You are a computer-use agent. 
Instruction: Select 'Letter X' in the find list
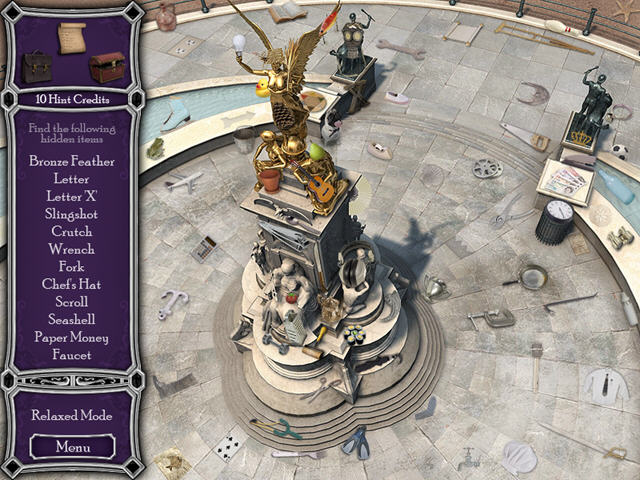[x=72, y=196]
